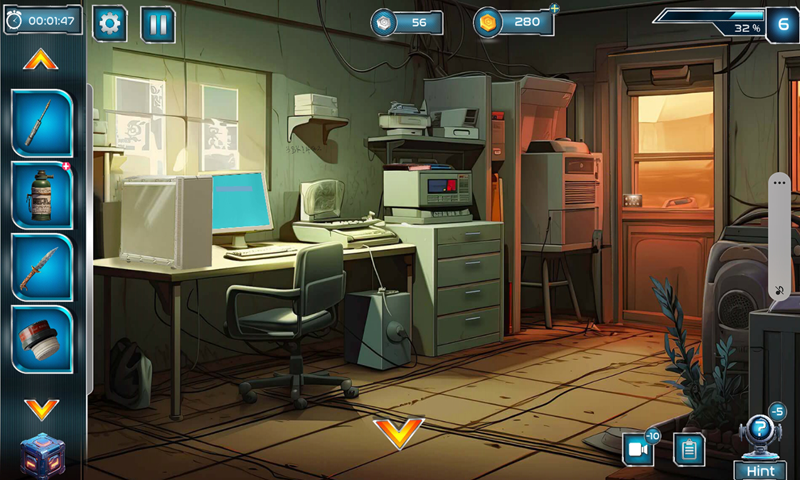The height and width of the screenshot is (480, 800).
Task: Add more gold coins with the plus
Action: 554,9
